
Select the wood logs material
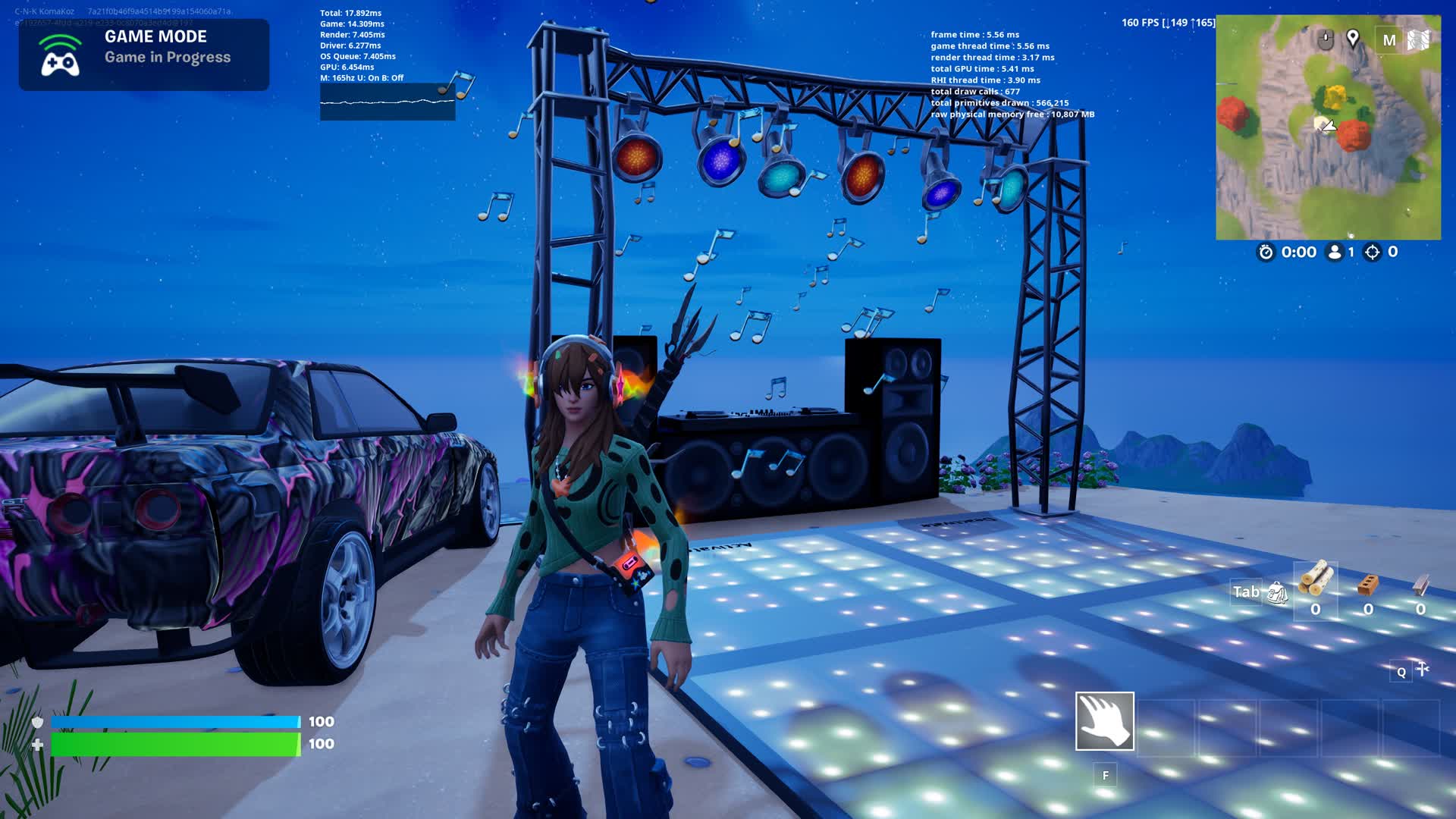1315,579
